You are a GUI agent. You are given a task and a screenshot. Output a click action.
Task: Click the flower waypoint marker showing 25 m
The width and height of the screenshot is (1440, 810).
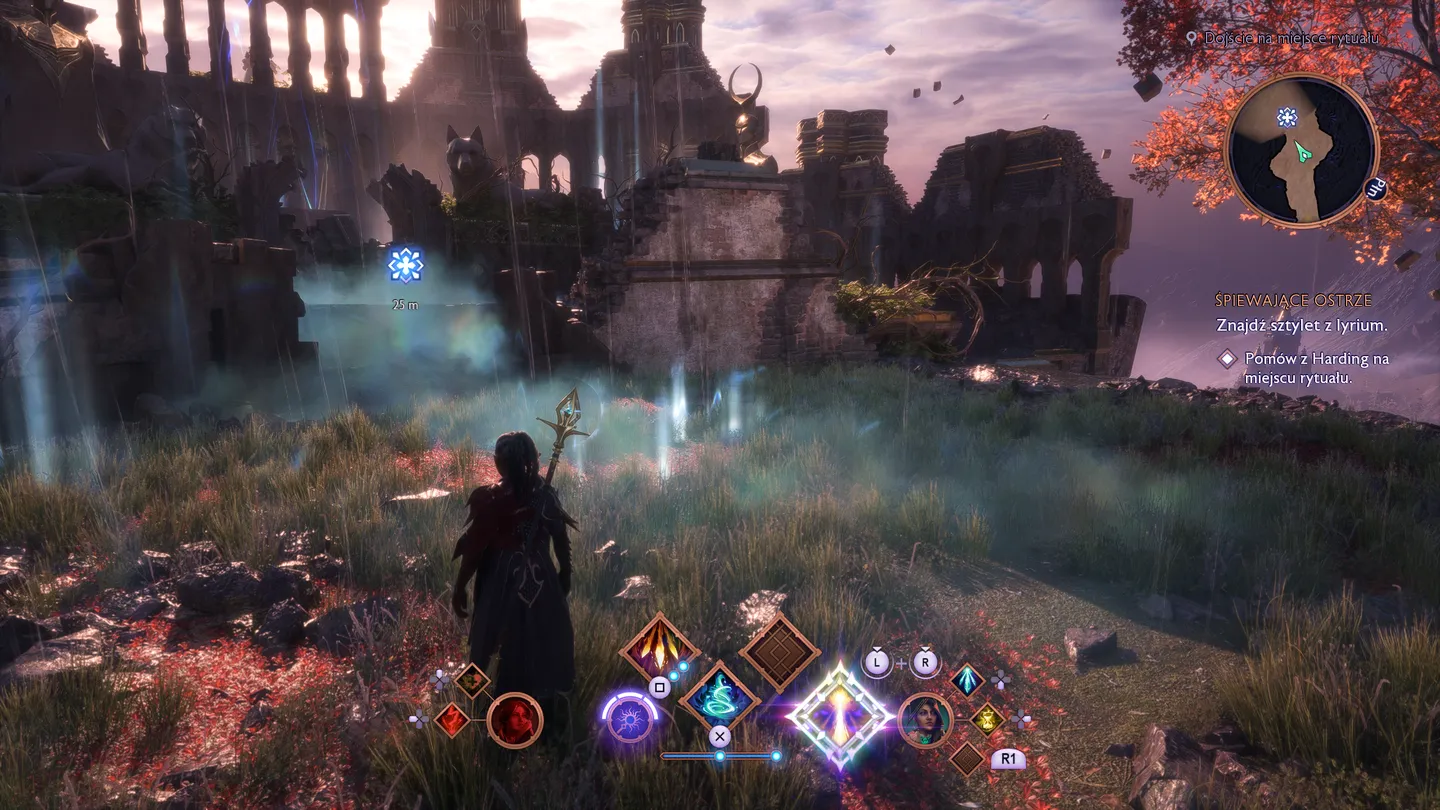coord(405,265)
